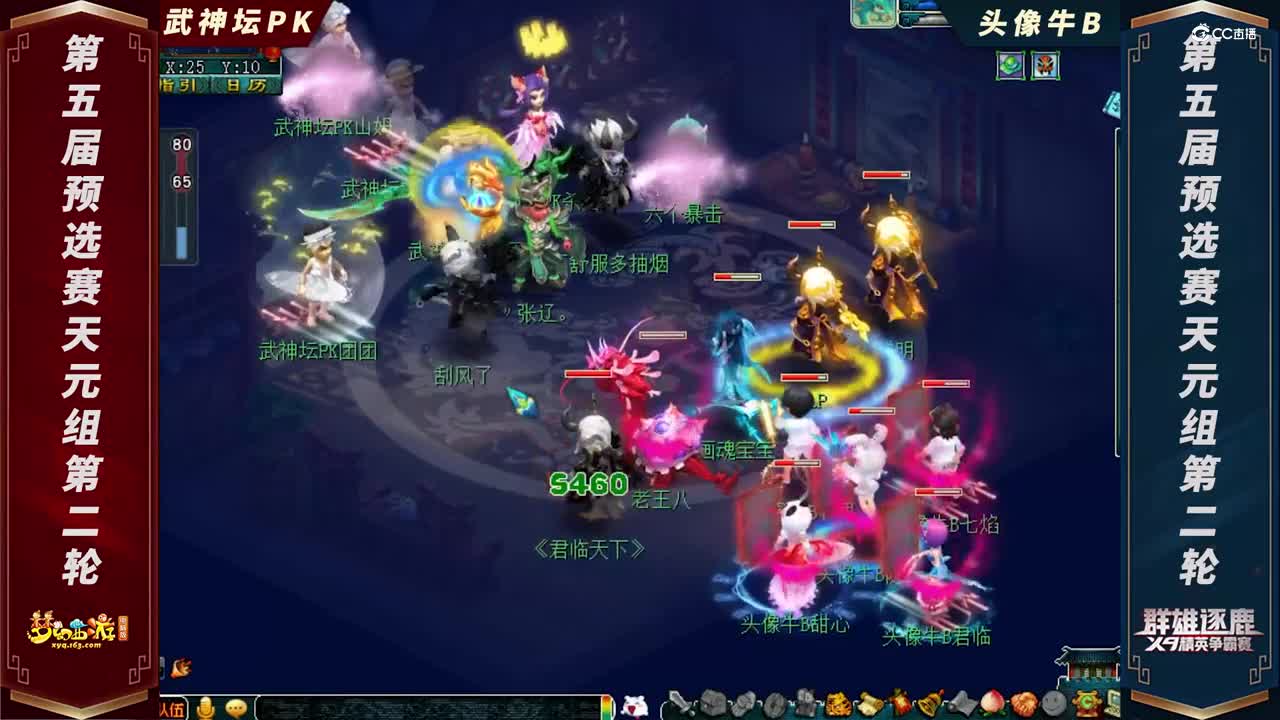This screenshot has width=1280, height=720.
Task: Select the microphone icon near the bottom left
Action: tap(205, 706)
